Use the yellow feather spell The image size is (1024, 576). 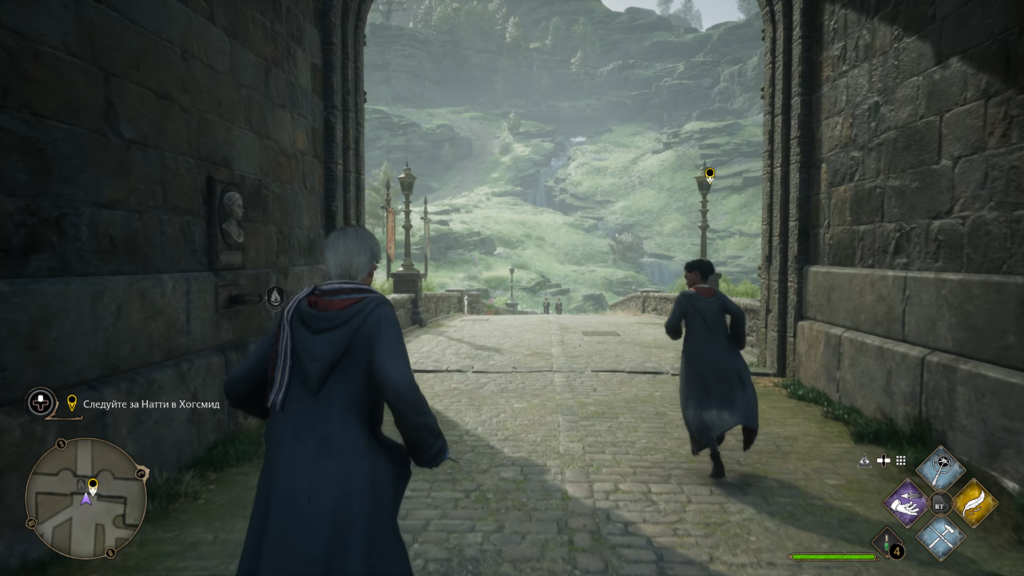[974, 502]
